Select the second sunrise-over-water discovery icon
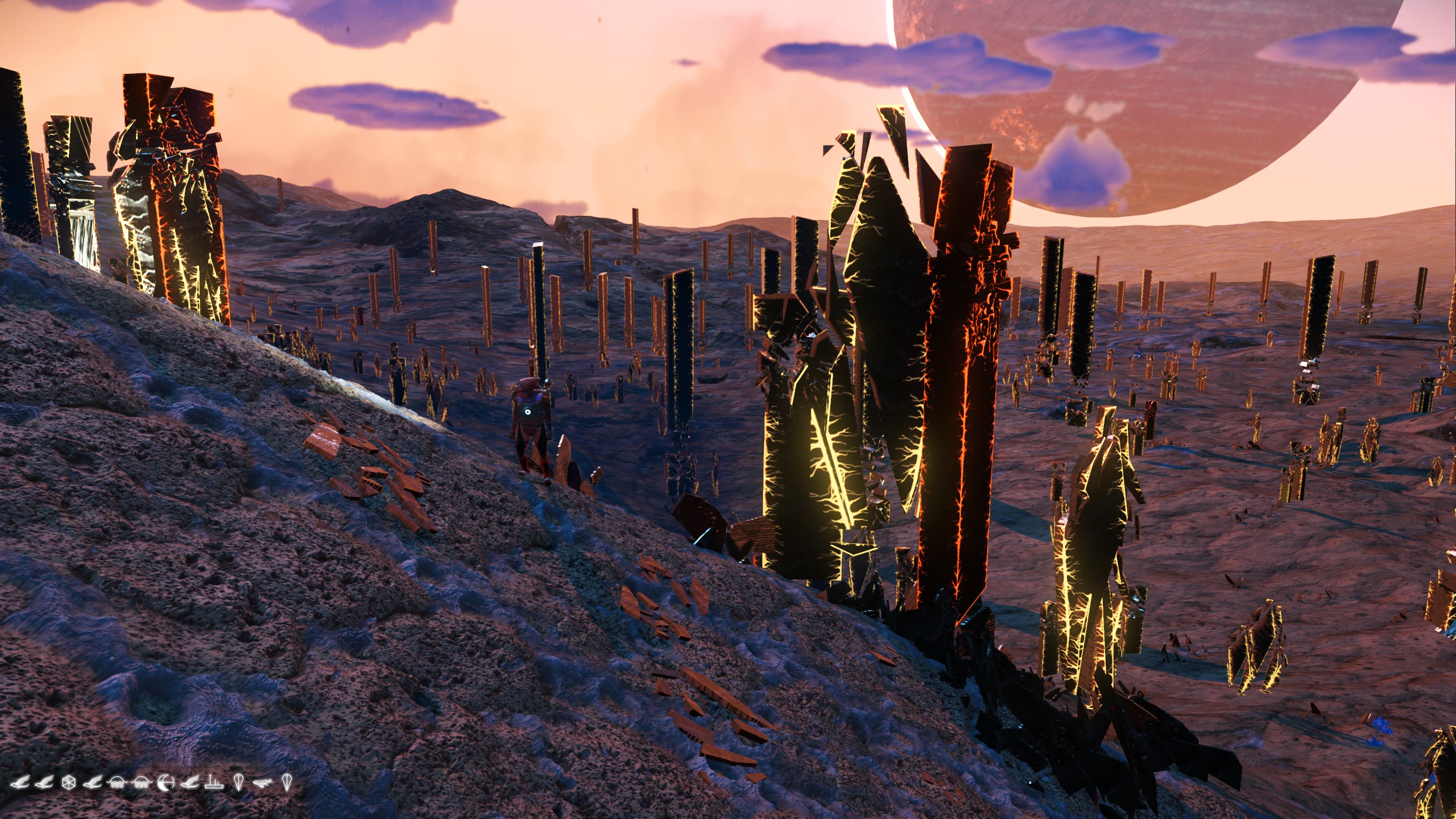 140,781
